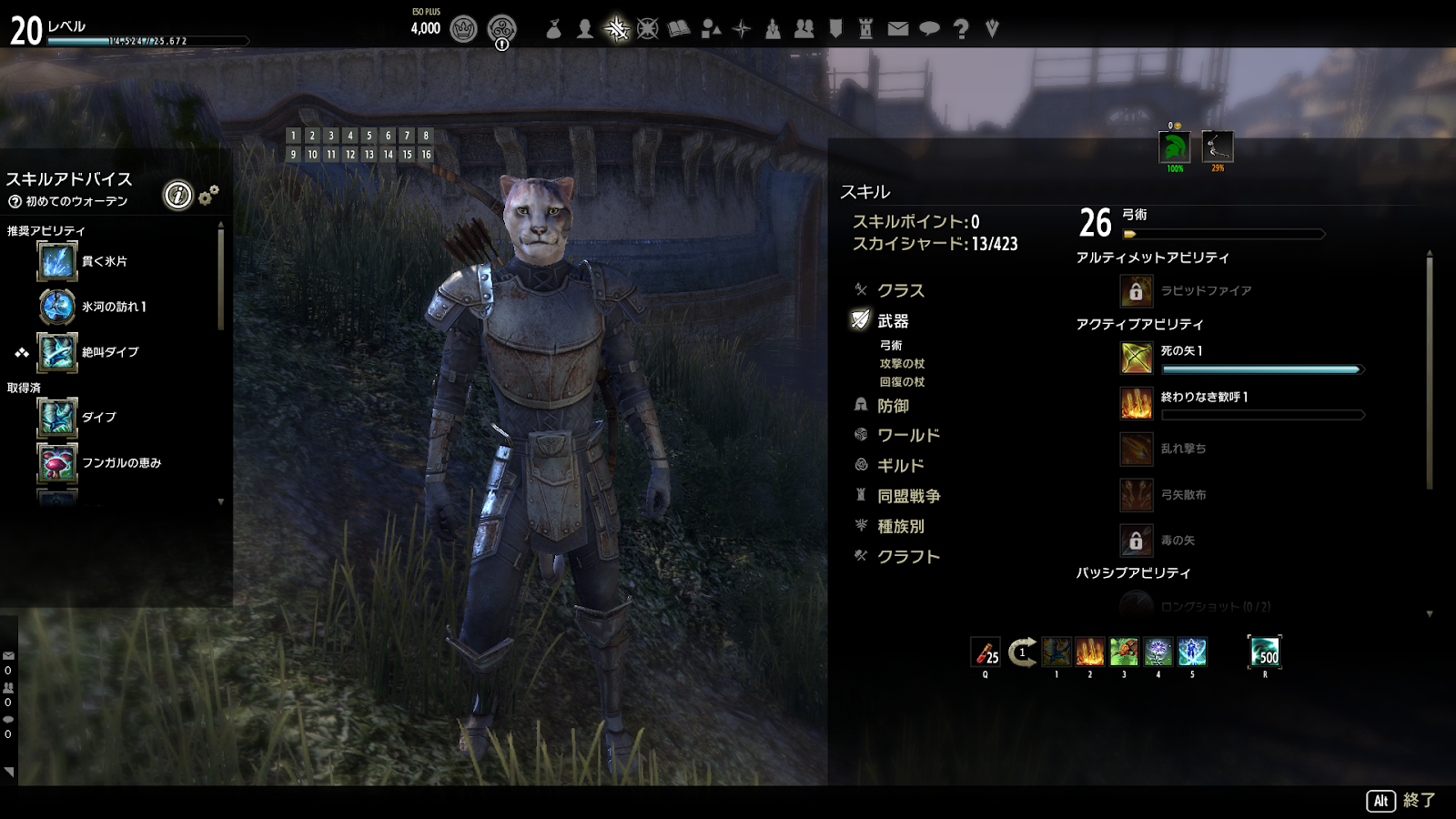Viewport: 1456px width, 819px height.
Task: Open the クラフト skill category
Action: coord(908,557)
